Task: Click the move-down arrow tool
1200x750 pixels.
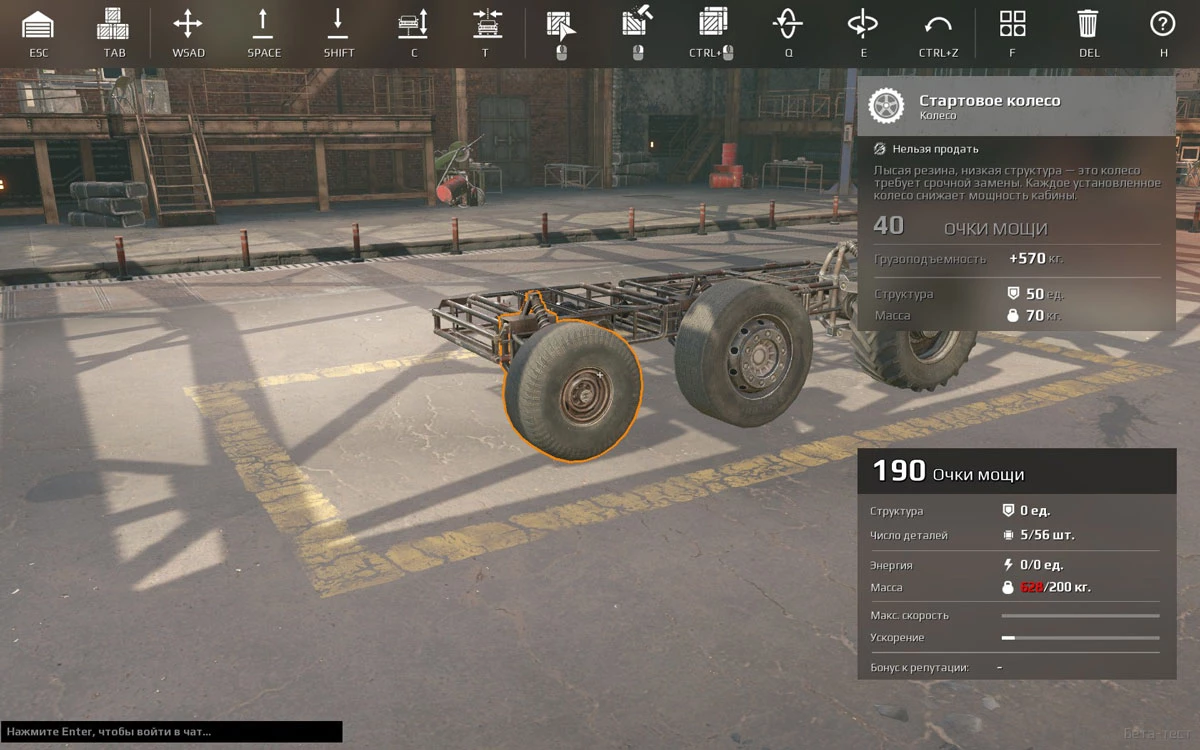Action: [338, 24]
